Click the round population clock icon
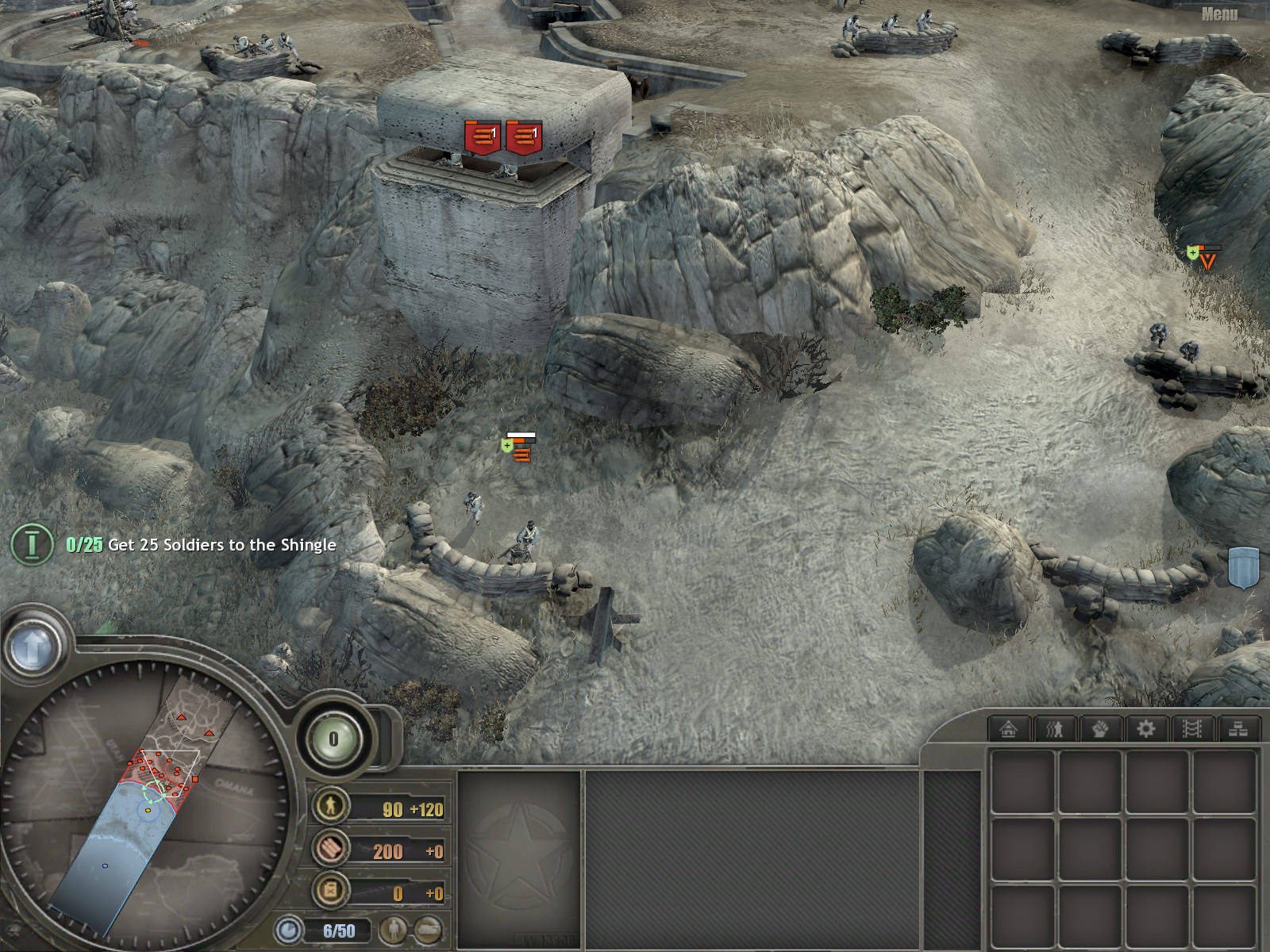The image size is (1270, 952). coord(289,930)
